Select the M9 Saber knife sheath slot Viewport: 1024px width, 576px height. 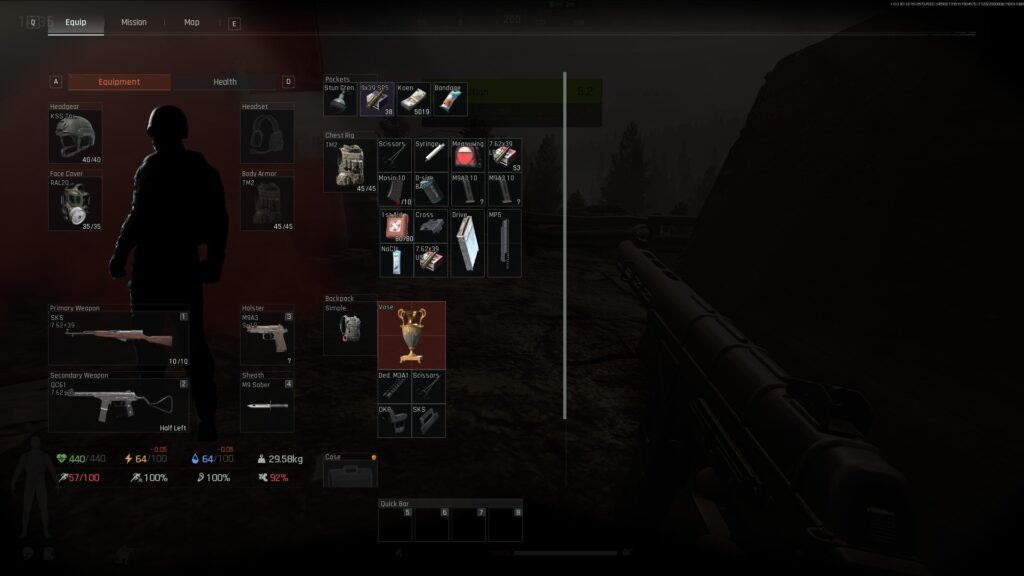[267, 405]
